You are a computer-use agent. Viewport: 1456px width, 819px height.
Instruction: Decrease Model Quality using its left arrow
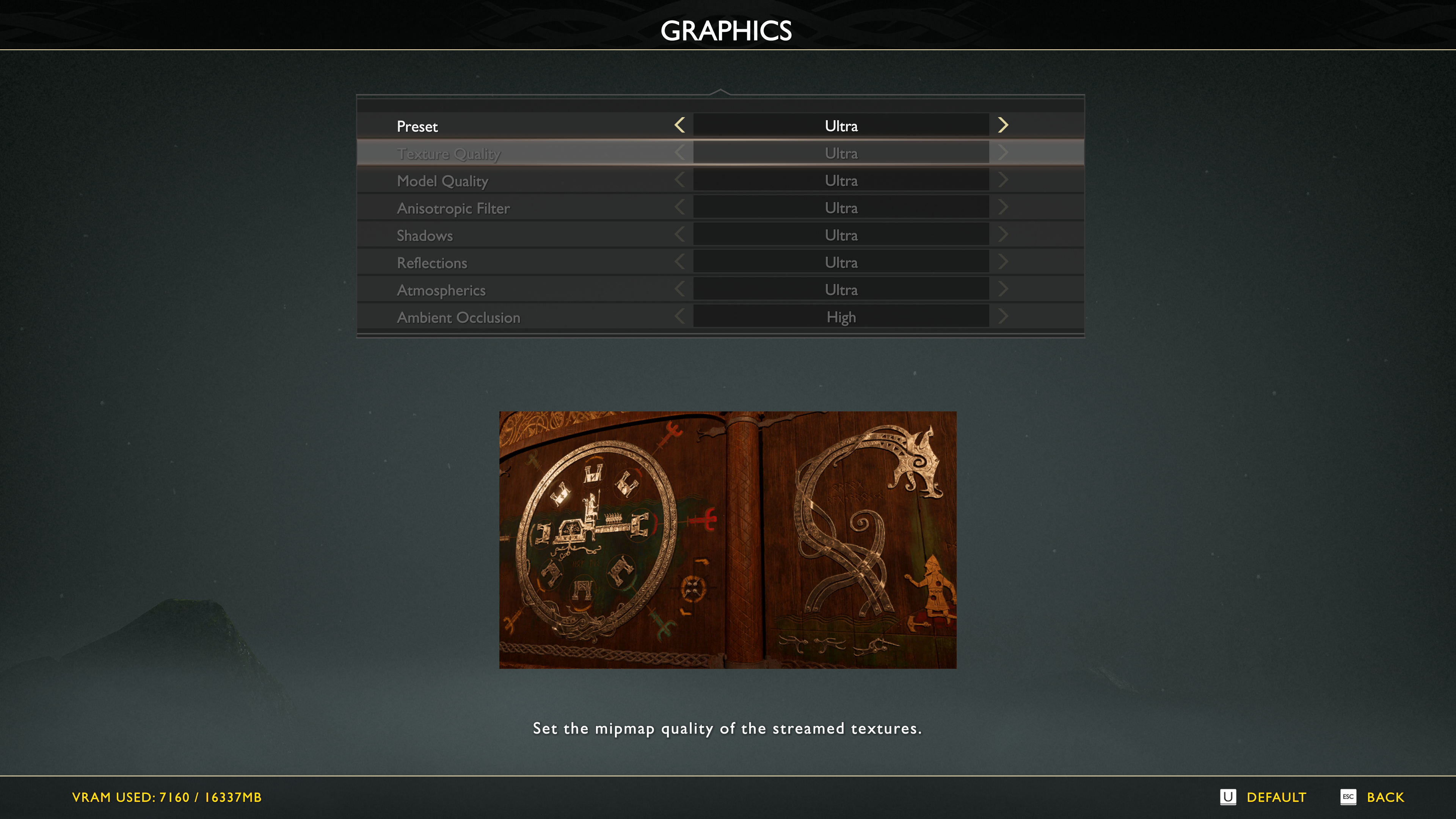pos(680,180)
